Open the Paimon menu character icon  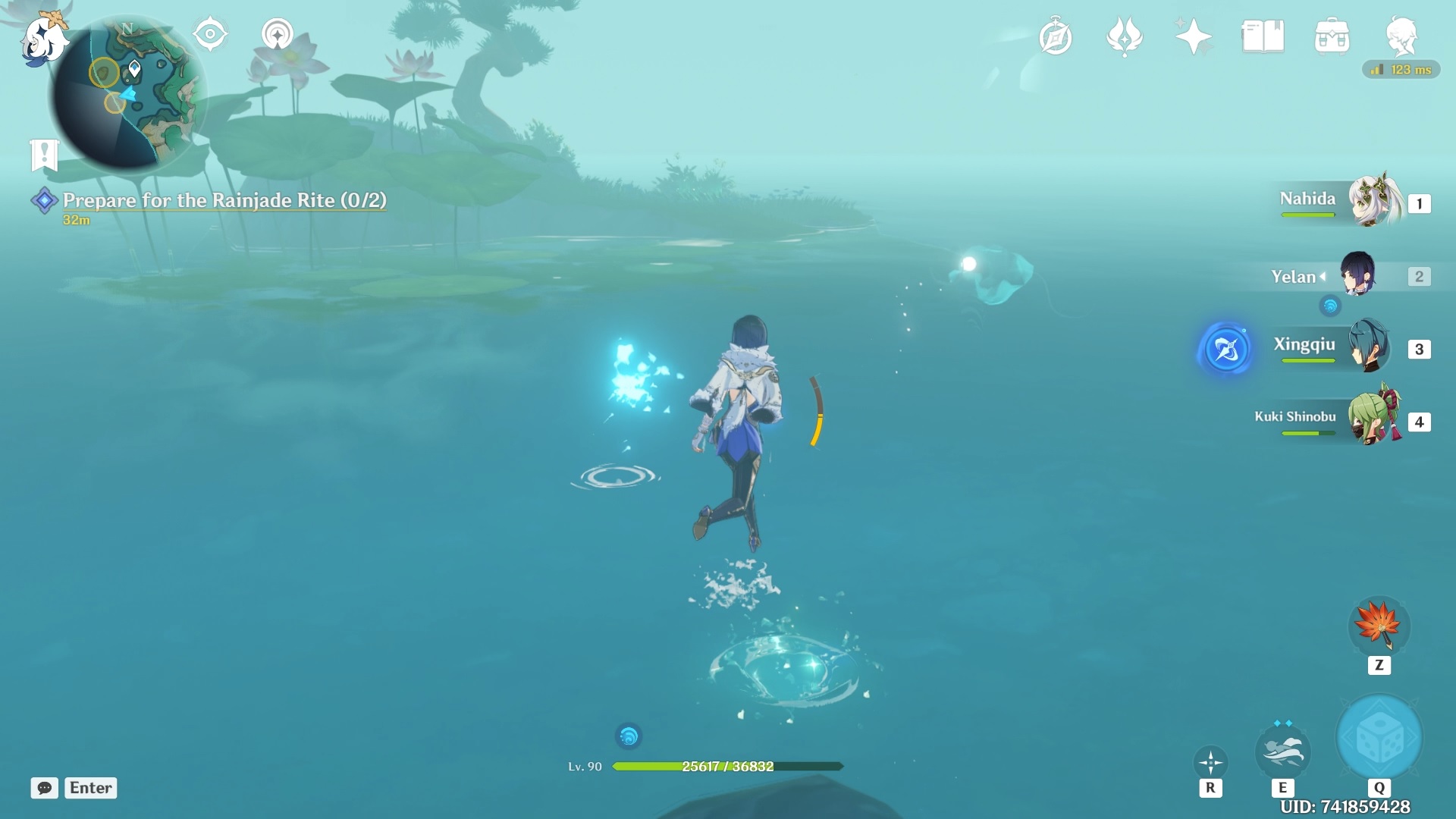(x=1403, y=38)
